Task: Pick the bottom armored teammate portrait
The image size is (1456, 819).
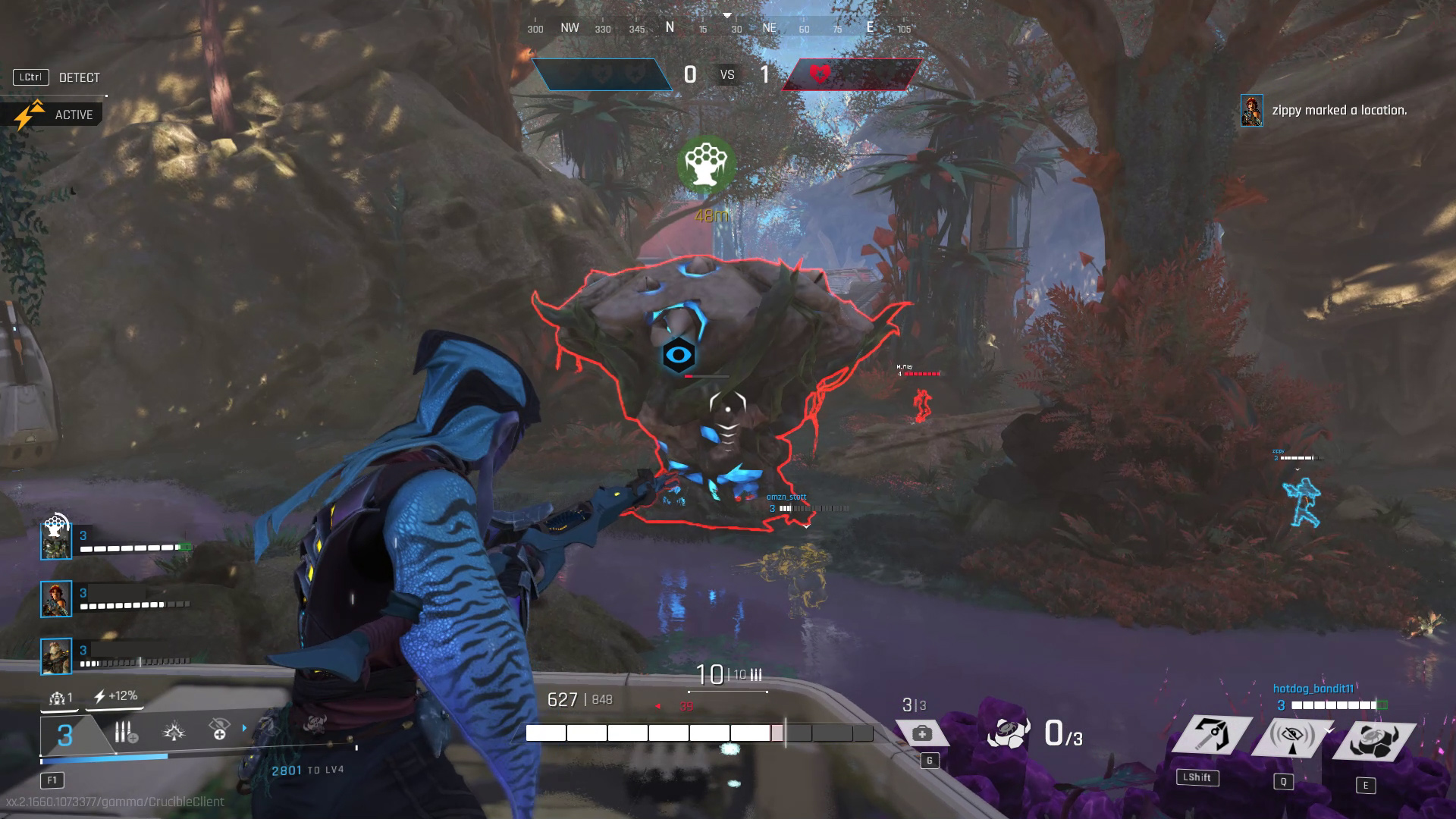Action: pyautogui.click(x=56, y=657)
